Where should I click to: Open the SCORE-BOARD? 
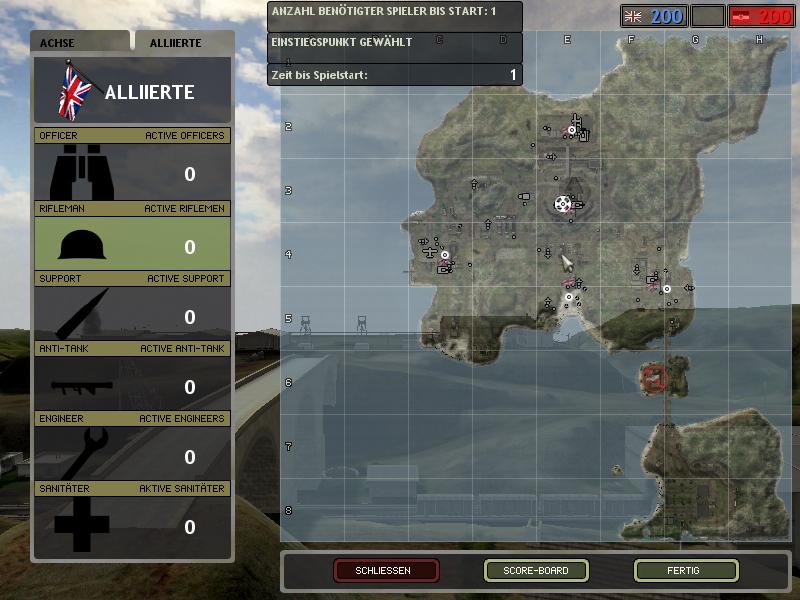536,571
